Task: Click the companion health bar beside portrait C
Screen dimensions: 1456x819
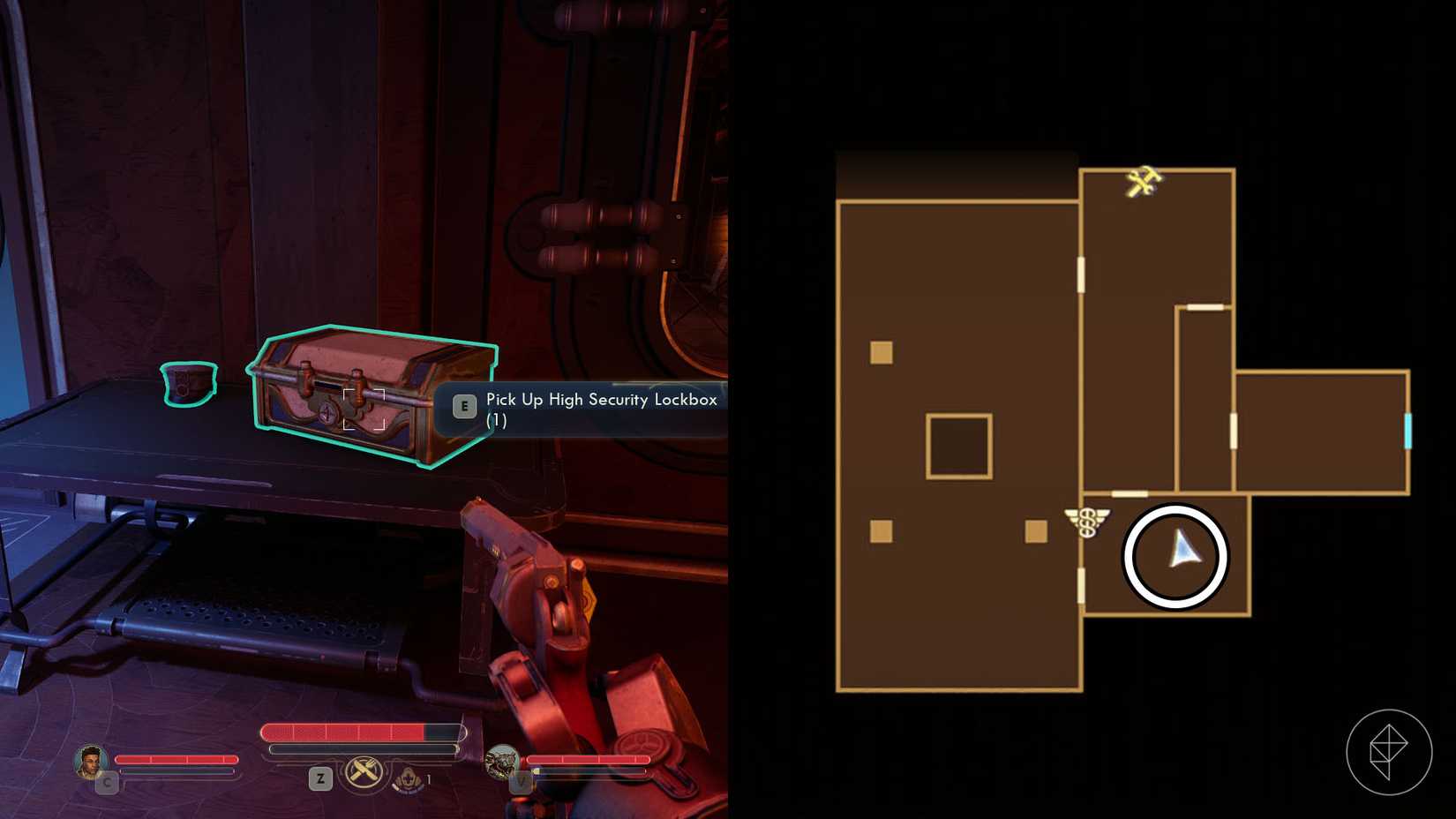Action: [x=176, y=757]
